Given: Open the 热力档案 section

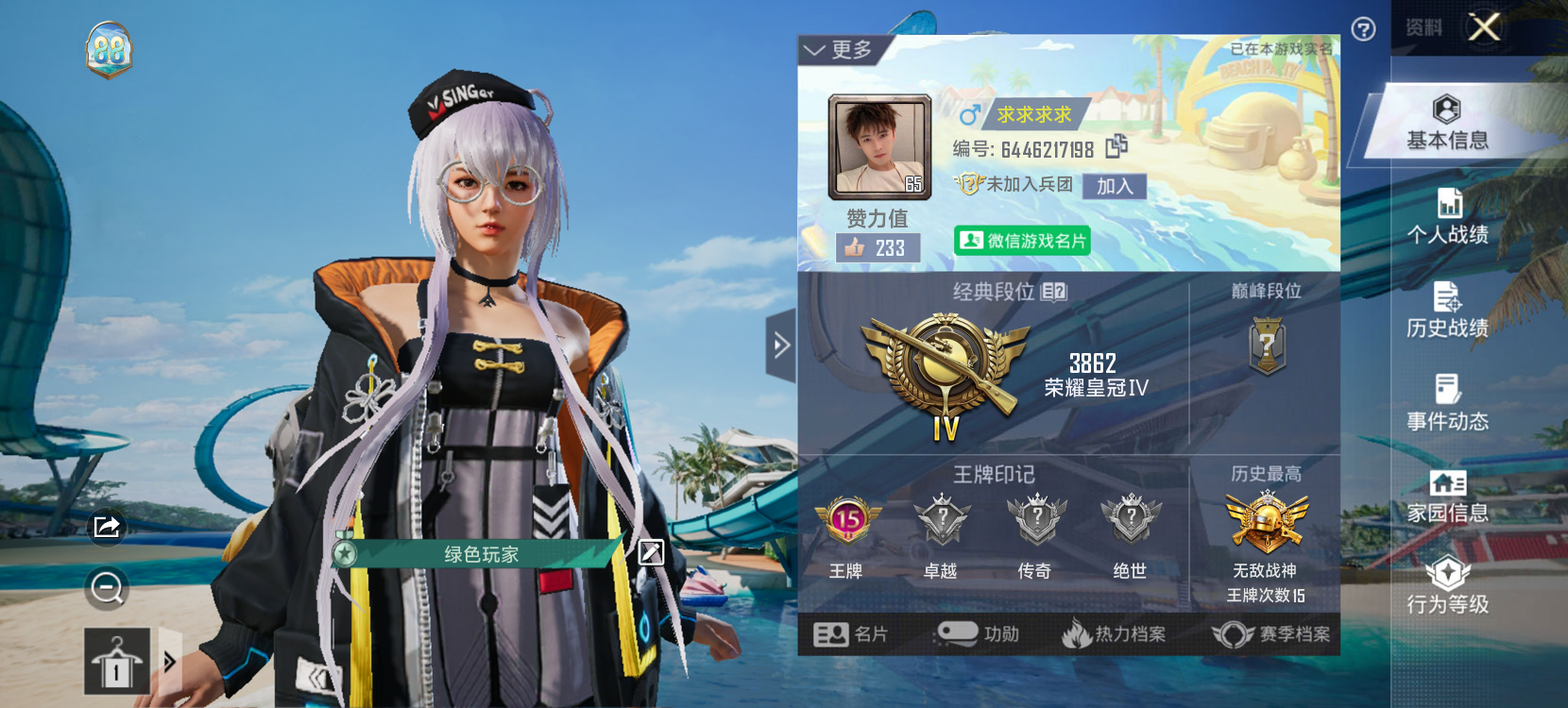Looking at the screenshot, I should 1114,634.
